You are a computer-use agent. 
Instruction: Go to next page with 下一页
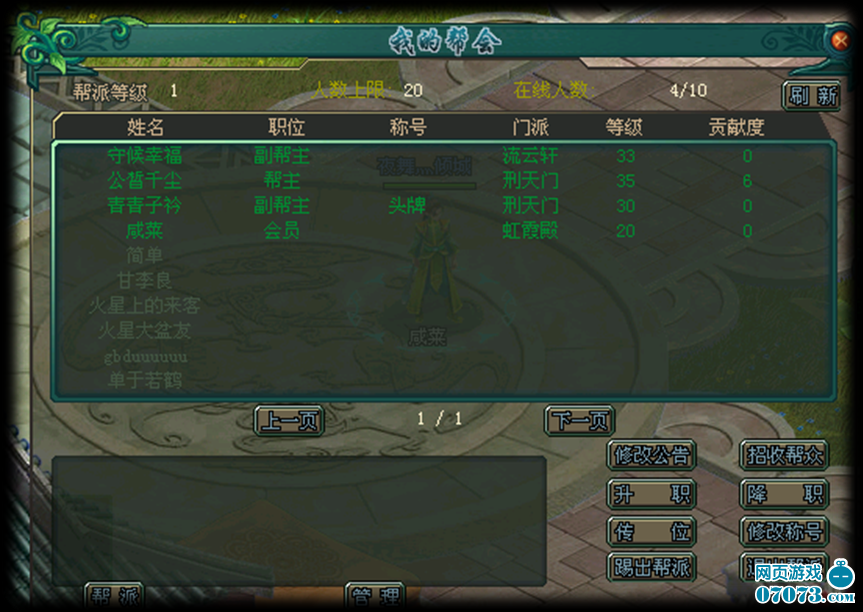[x=579, y=421]
